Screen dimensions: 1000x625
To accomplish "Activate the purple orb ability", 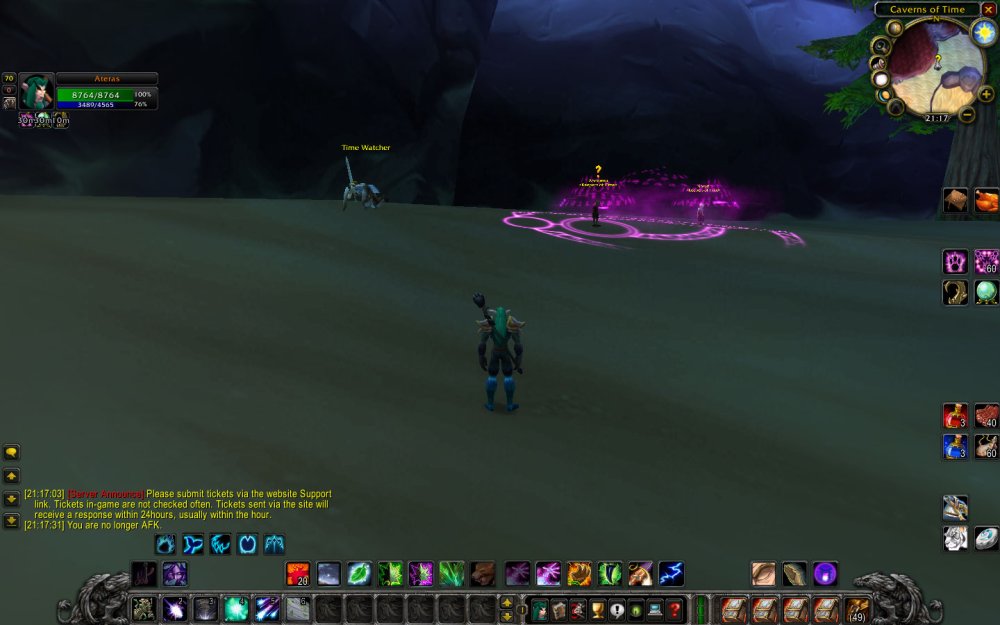I will pos(825,574).
